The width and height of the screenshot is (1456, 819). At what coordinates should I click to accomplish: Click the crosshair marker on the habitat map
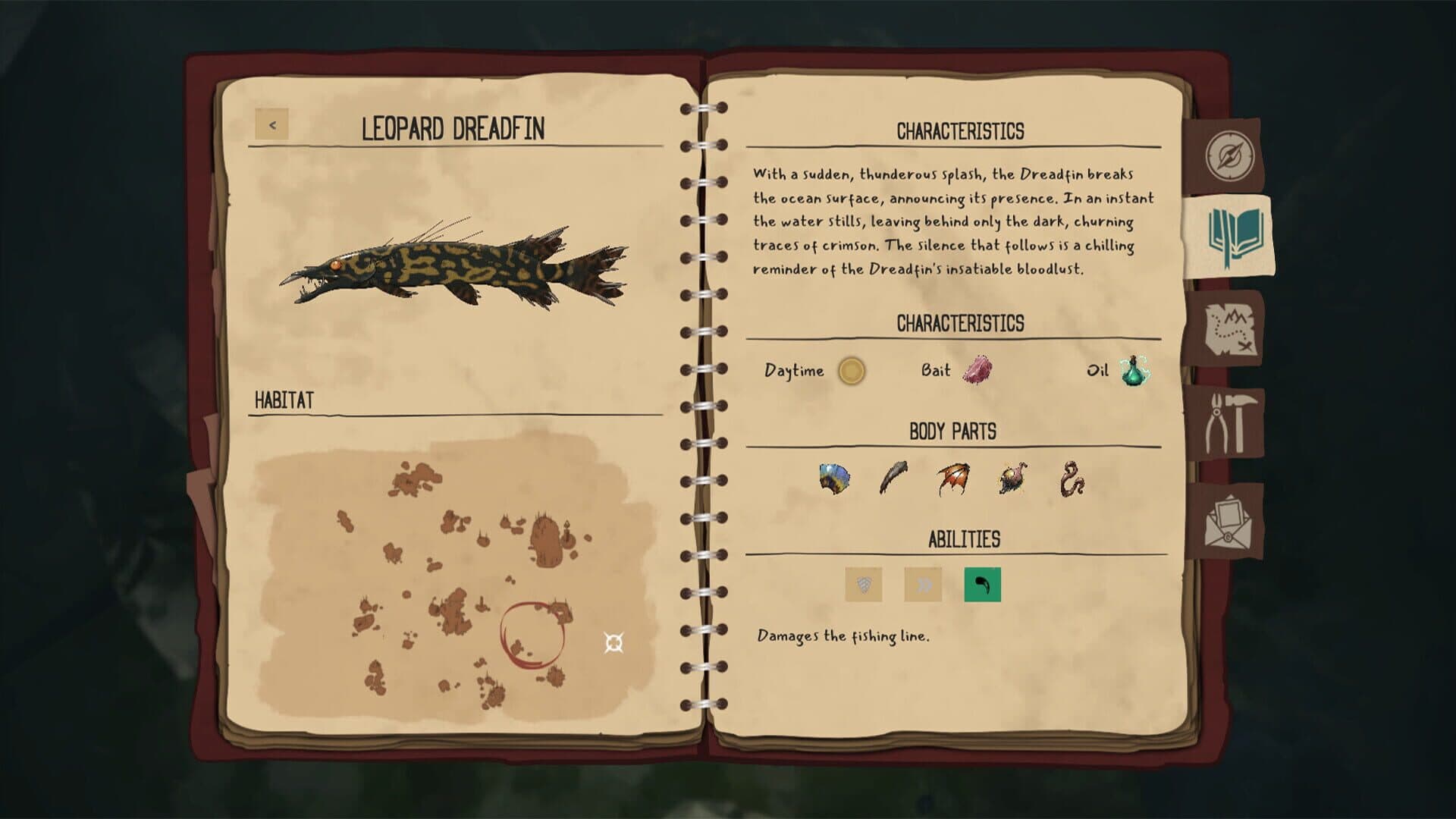pyautogui.click(x=613, y=644)
